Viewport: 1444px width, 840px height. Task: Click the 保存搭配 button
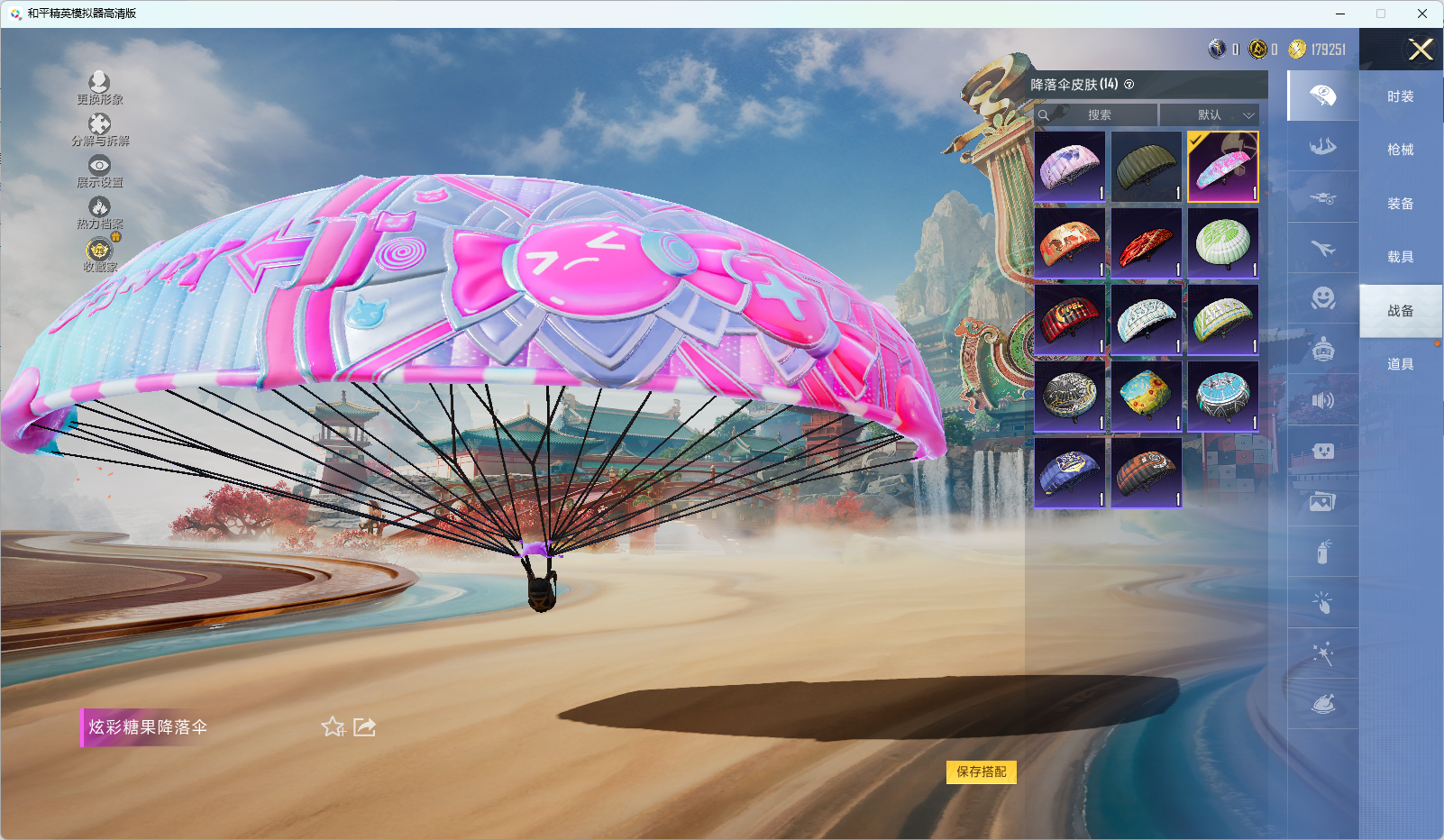(x=981, y=772)
